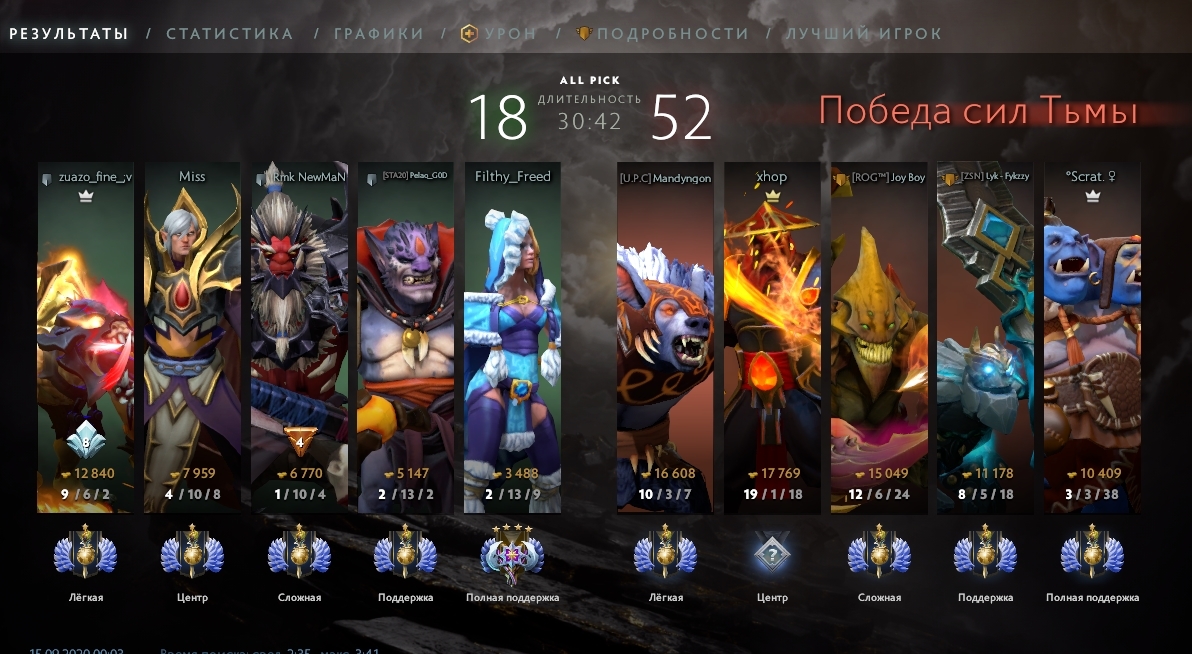Image resolution: width=1192 pixels, height=654 pixels.
Task: Open the Подробности tab
Action: click(662, 34)
